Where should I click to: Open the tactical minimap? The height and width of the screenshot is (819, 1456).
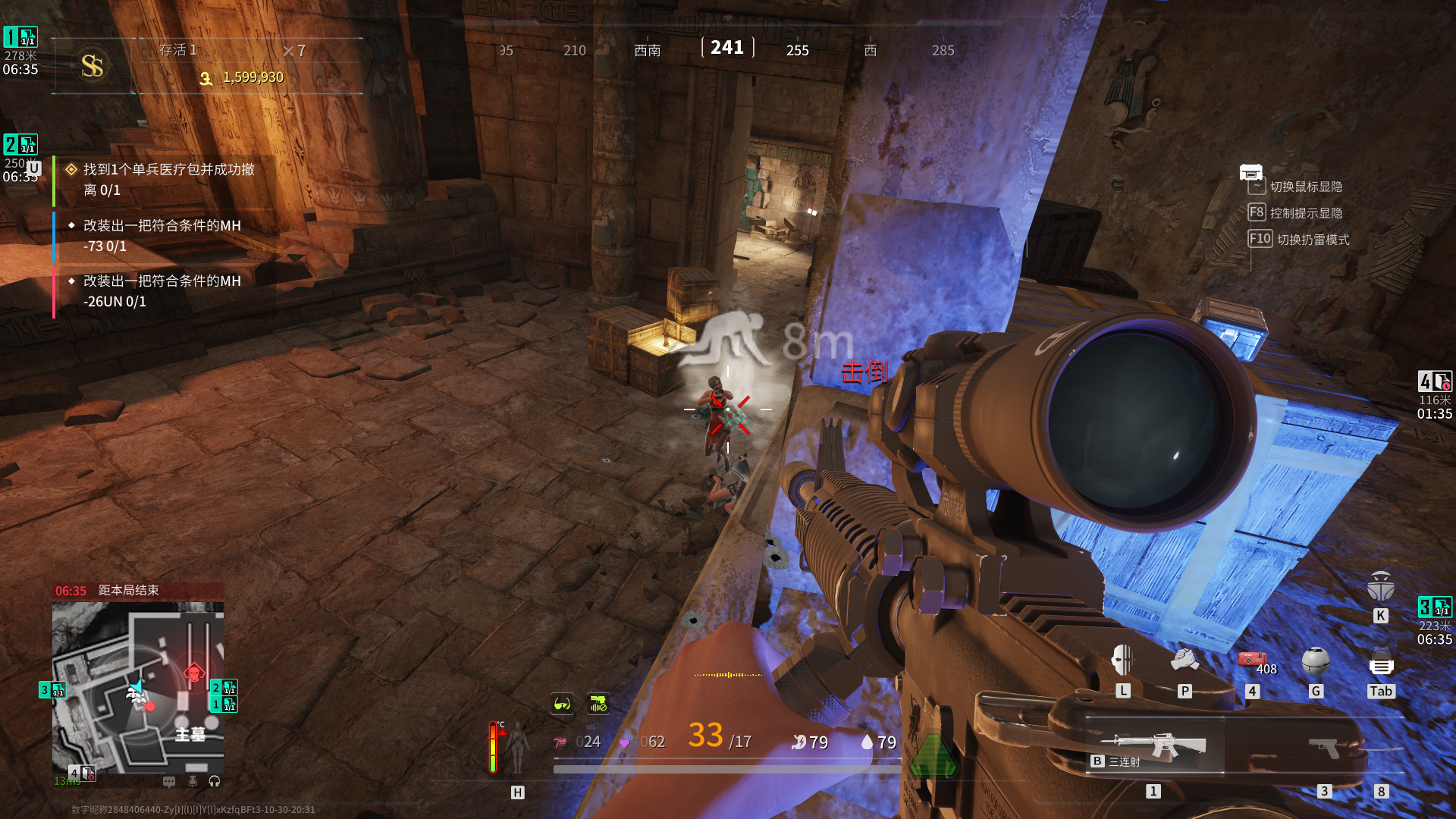click(x=138, y=686)
